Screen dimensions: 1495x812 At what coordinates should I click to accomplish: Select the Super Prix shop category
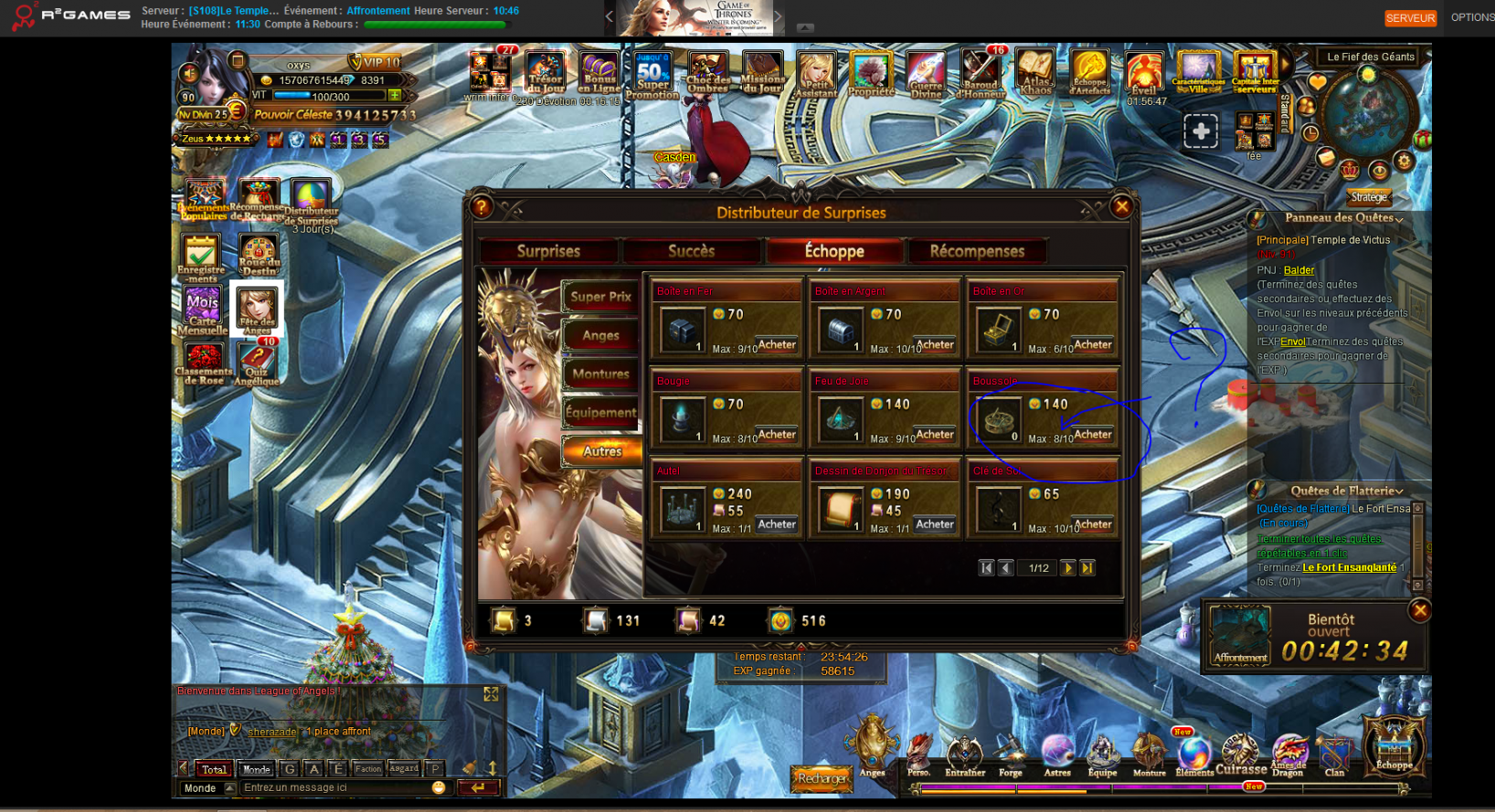coord(600,297)
